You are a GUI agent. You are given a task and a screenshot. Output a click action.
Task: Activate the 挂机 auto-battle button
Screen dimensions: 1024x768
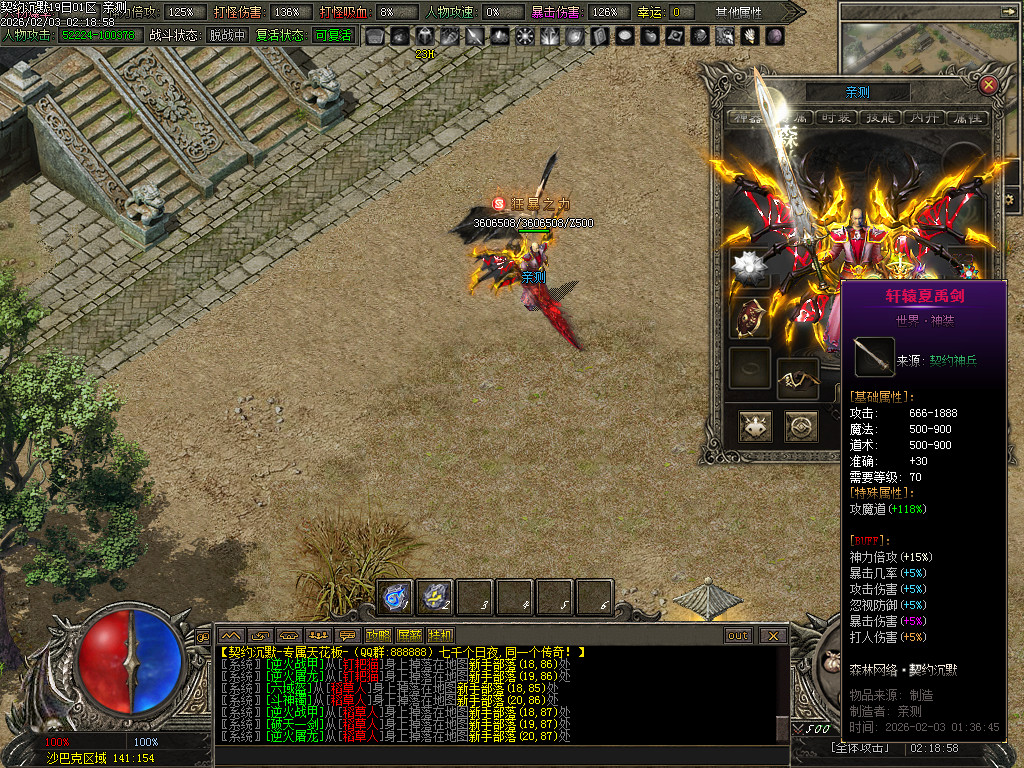(x=440, y=635)
